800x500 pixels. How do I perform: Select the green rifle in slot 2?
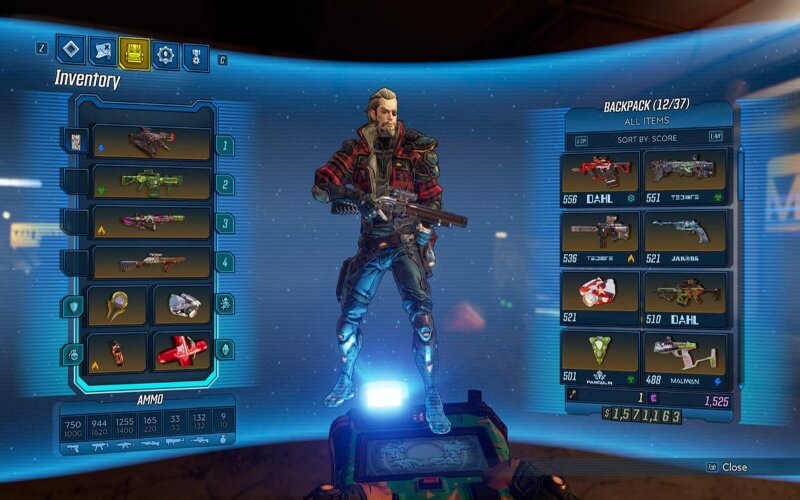(x=151, y=182)
